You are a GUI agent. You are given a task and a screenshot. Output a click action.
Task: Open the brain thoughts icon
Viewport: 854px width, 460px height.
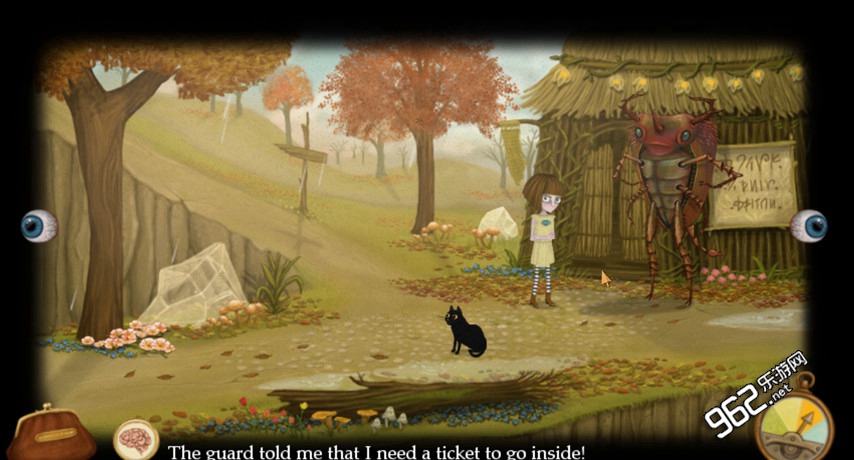coord(136,438)
